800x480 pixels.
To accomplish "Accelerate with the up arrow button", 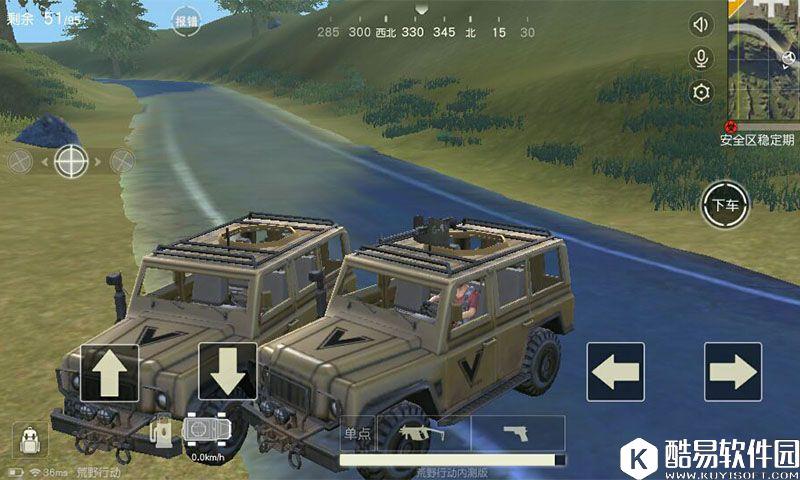I will [x=109, y=372].
